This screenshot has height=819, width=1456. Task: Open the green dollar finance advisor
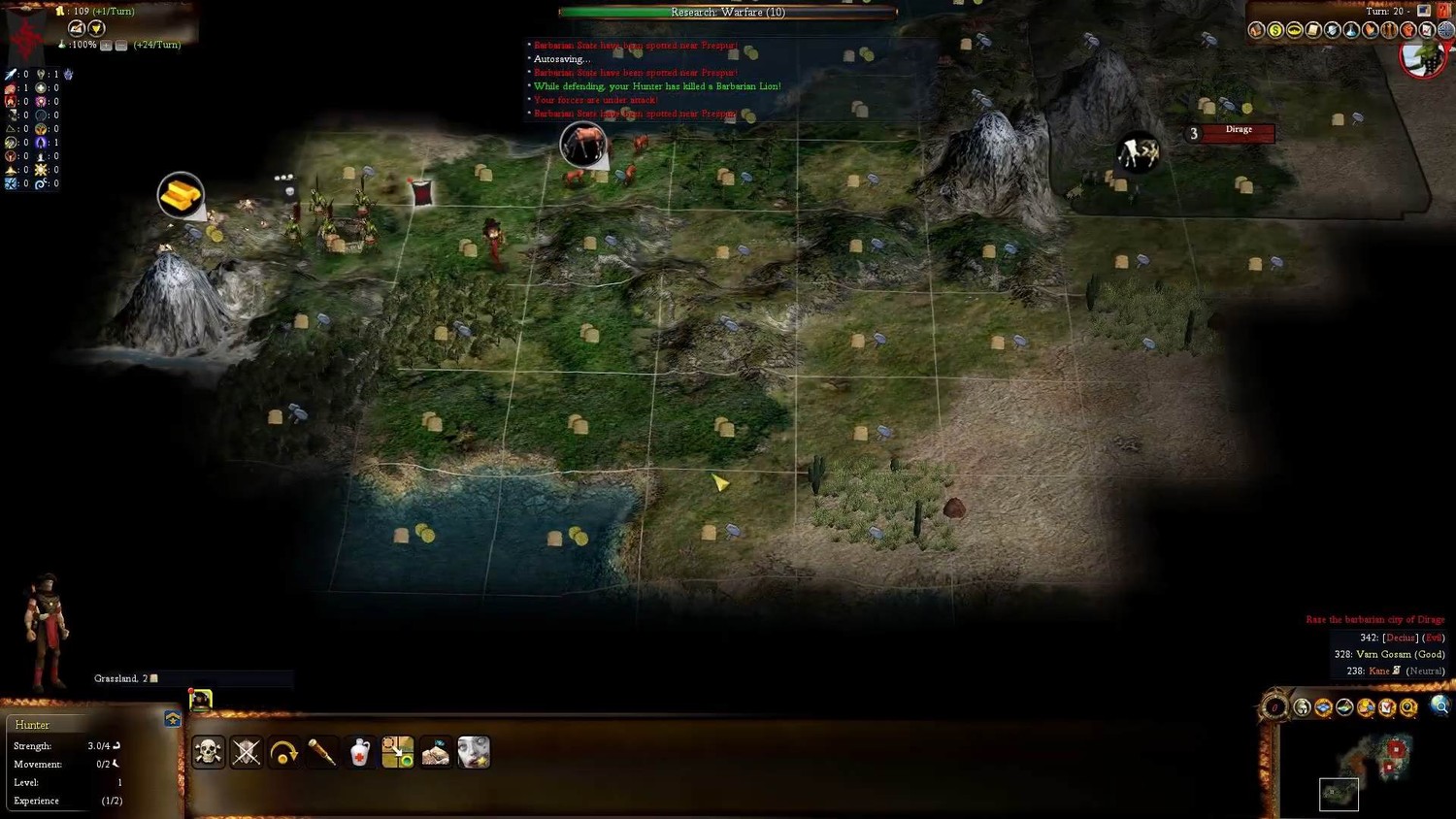(x=1275, y=31)
